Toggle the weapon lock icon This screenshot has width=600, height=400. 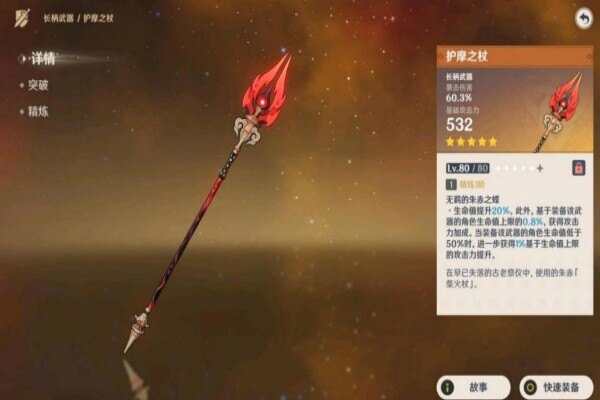click(578, 168)
